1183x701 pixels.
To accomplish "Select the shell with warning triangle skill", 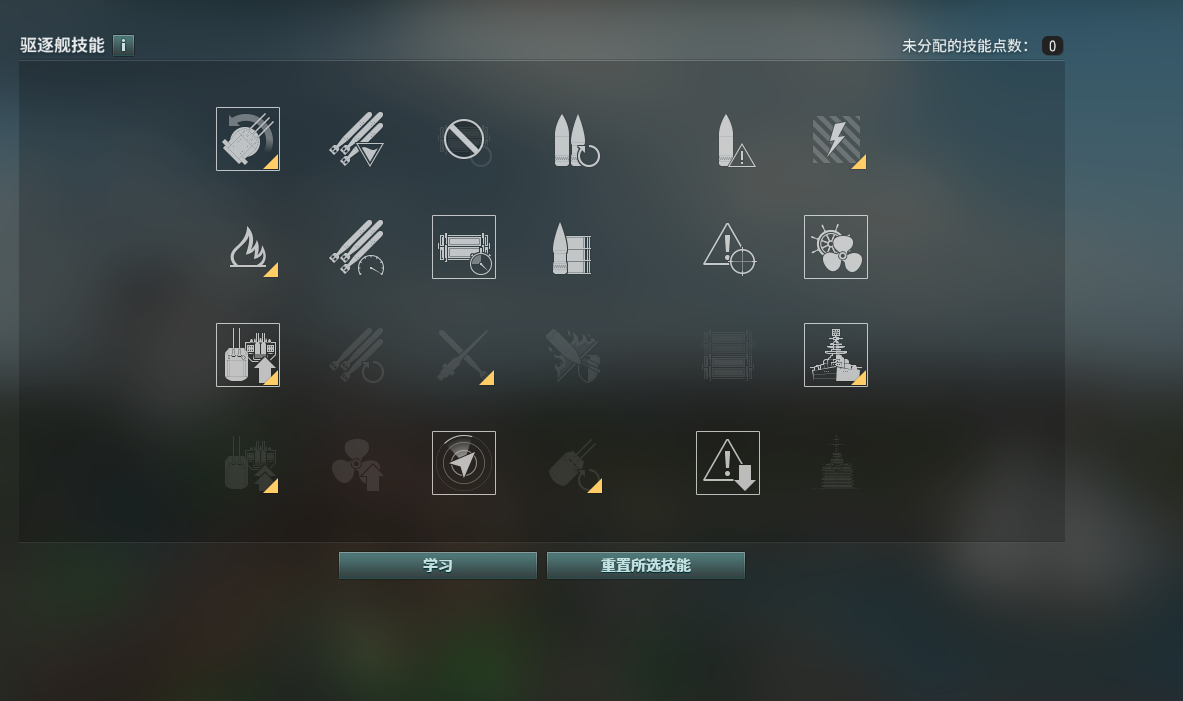I will click(x=728, y=139).
